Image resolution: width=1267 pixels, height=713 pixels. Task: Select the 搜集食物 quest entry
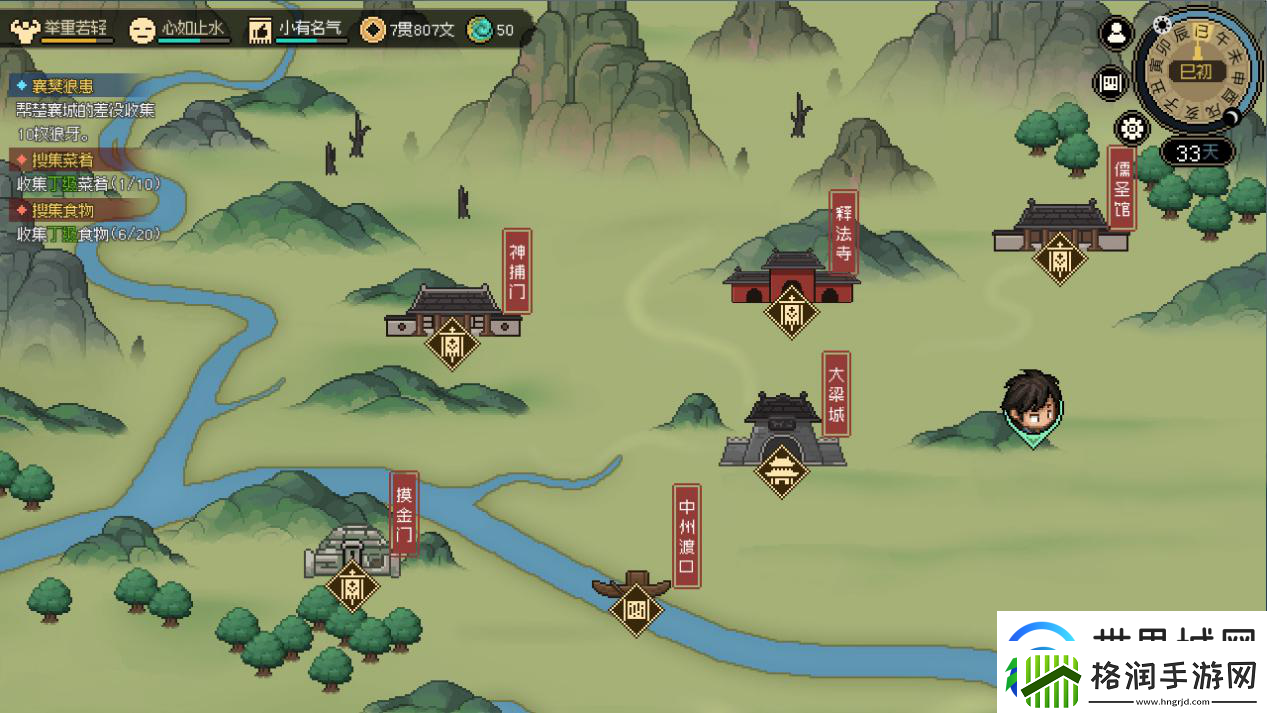[62, 210]
